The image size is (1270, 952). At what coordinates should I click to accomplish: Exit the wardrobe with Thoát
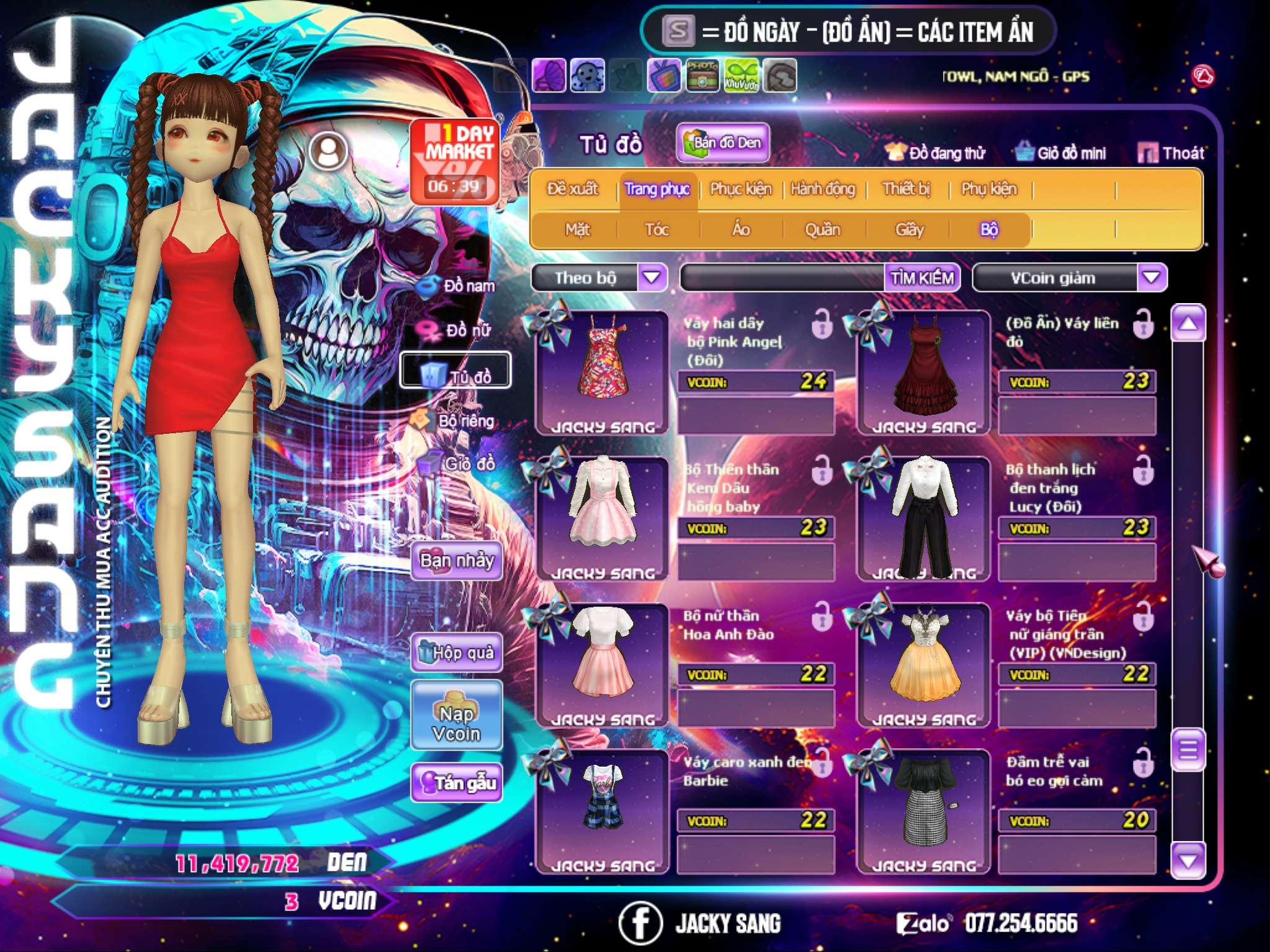pyautogui.click(x=1171, y=153)
